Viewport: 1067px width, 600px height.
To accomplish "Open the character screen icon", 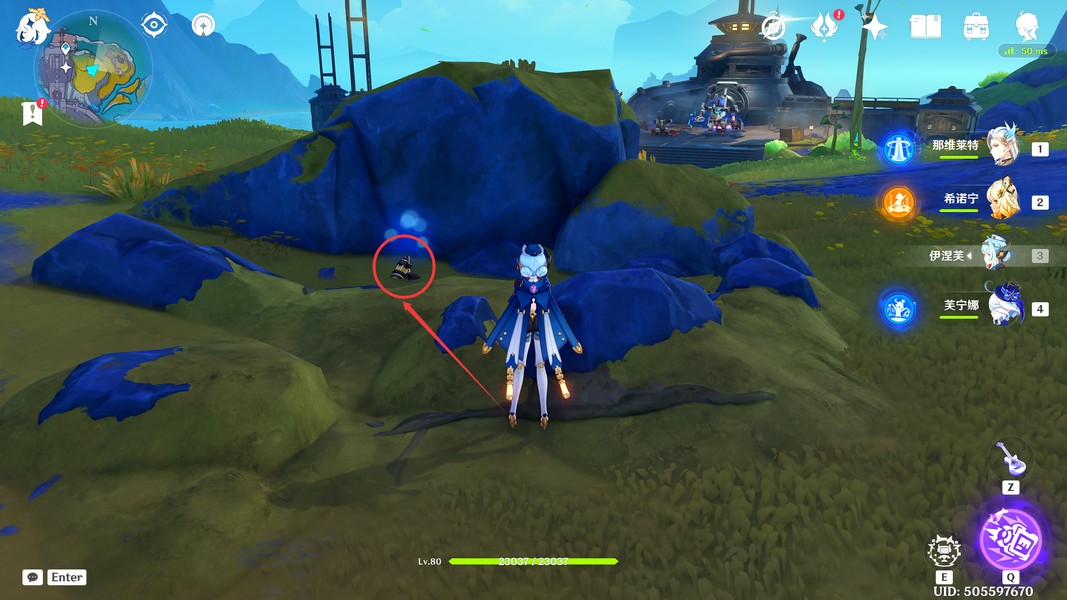I will (1027, 27).
